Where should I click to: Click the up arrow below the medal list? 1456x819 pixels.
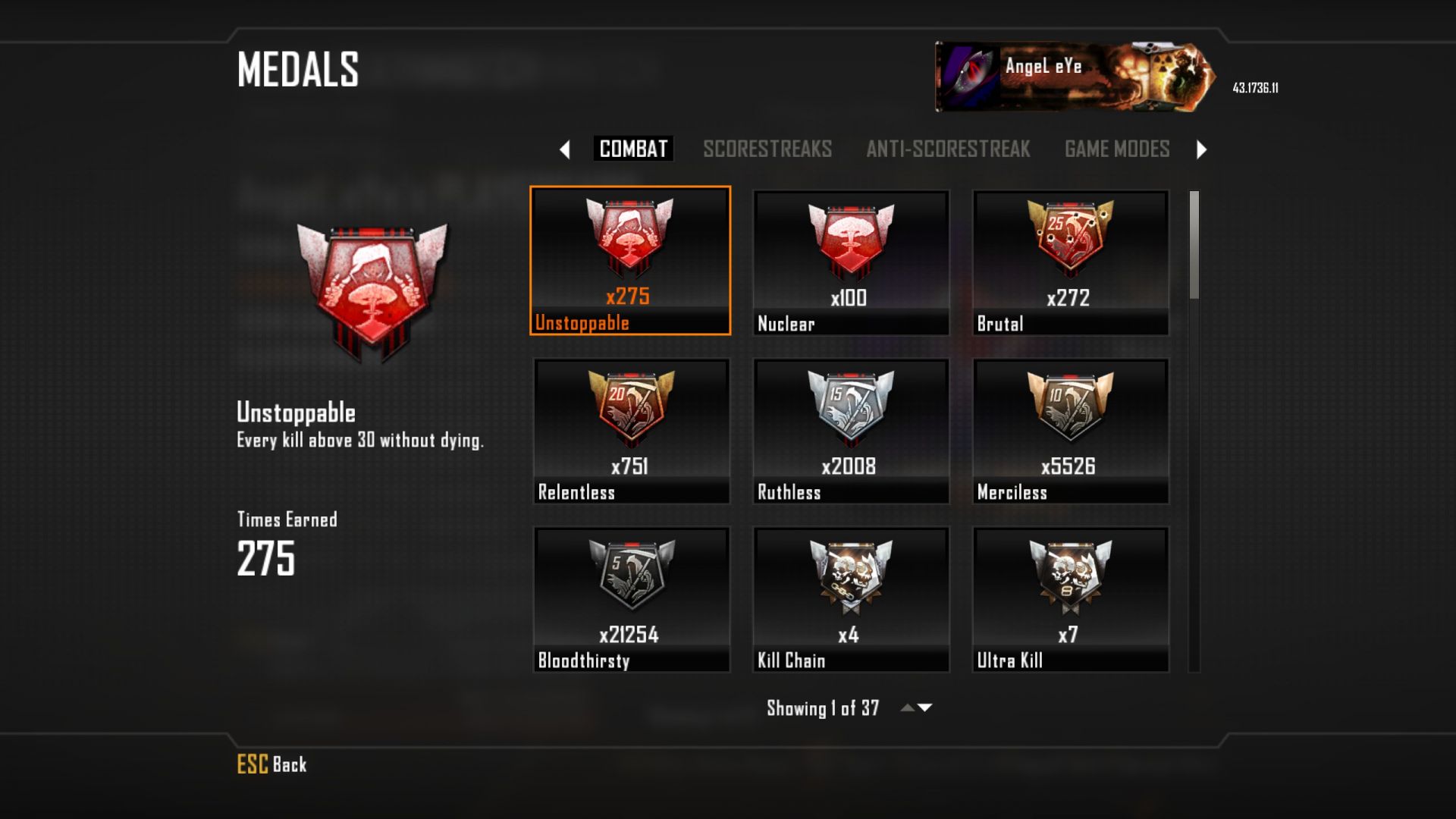point(907,708)
